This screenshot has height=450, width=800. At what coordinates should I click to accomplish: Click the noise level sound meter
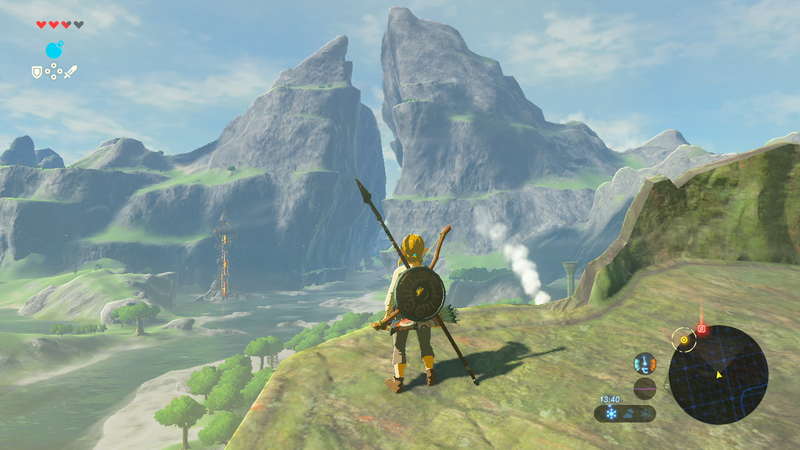pyautogui.click(x=645, y=388)
